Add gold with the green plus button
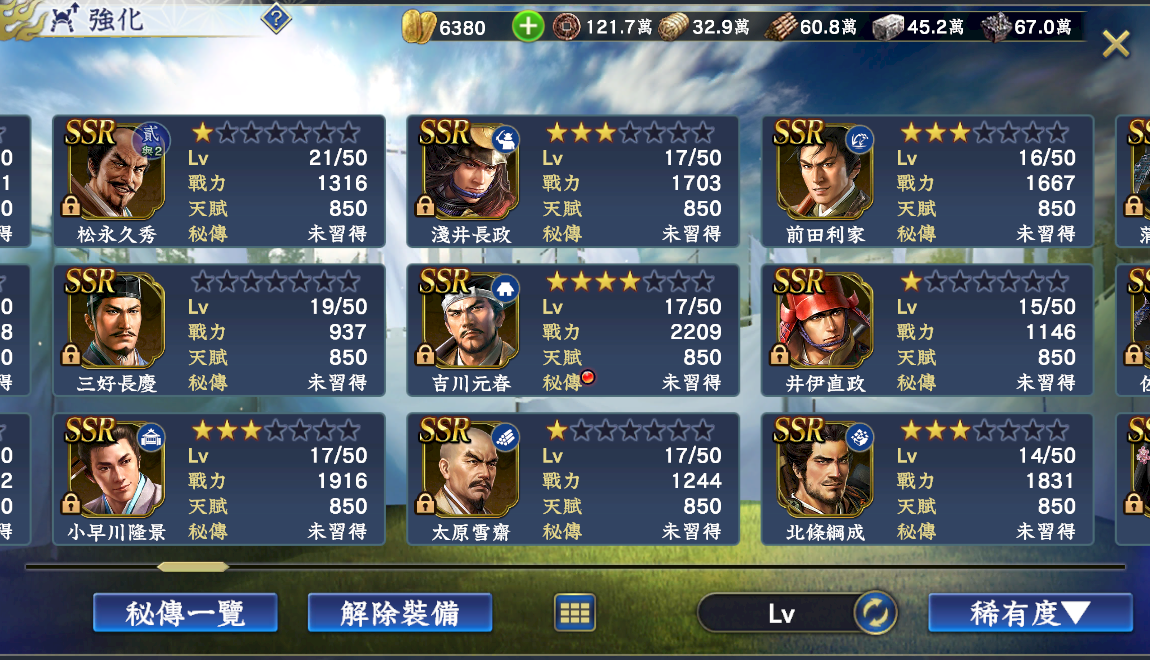 528,27
